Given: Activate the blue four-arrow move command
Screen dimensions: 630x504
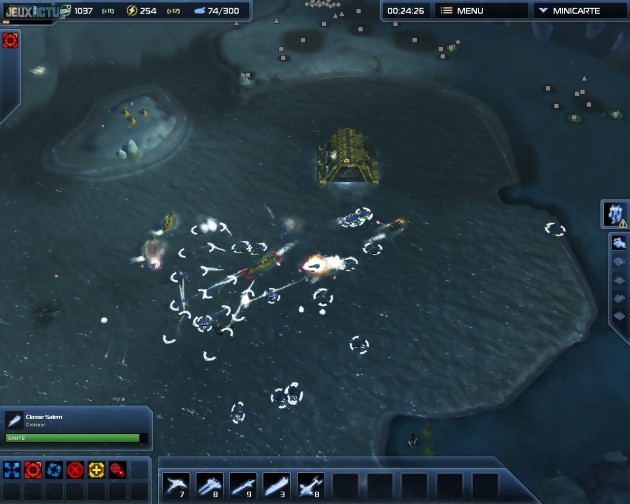Looking at the screenshot, I should 12,469.
